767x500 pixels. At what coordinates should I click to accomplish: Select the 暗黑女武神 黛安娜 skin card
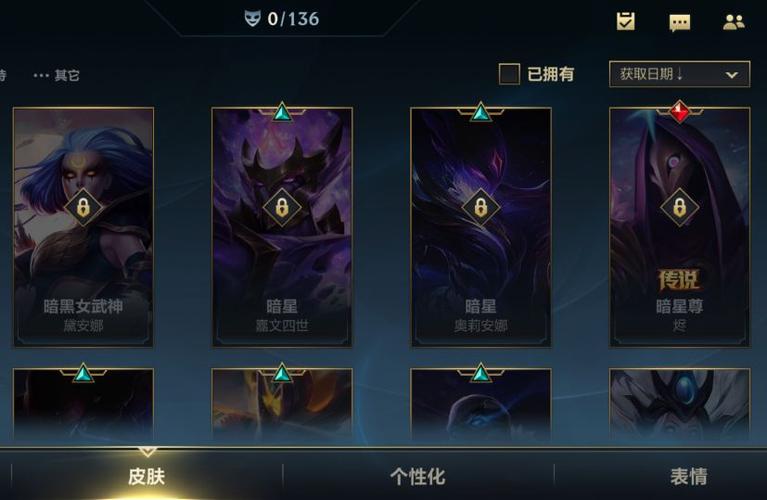tap(83, 226)
